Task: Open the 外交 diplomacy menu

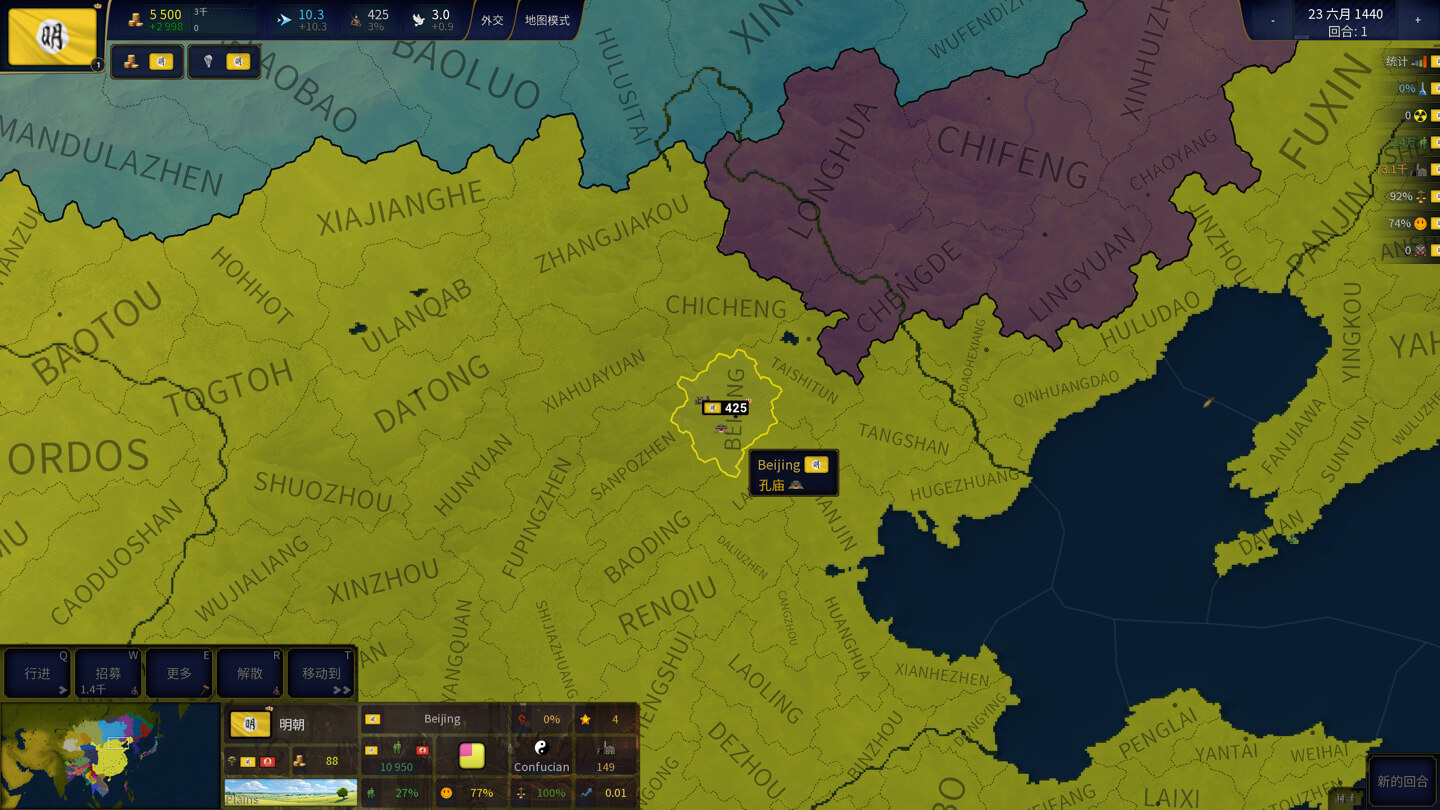Action: coord(491,18)
